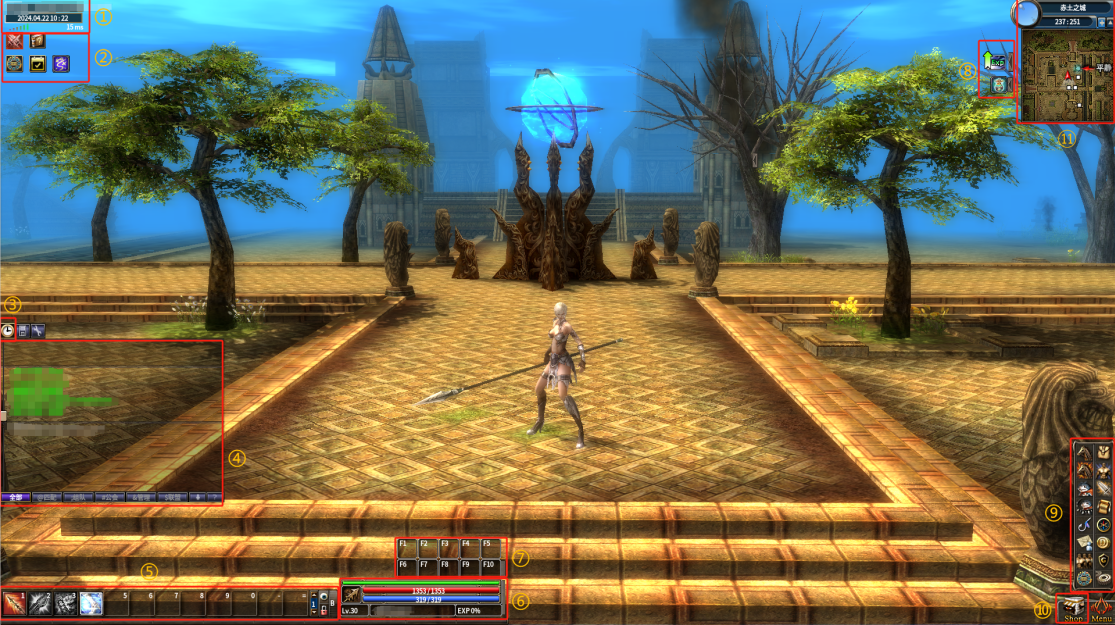Activate the blue glowing skill in slot 4
Viewport: 1115px width, 625px height.
pos(92,602)
